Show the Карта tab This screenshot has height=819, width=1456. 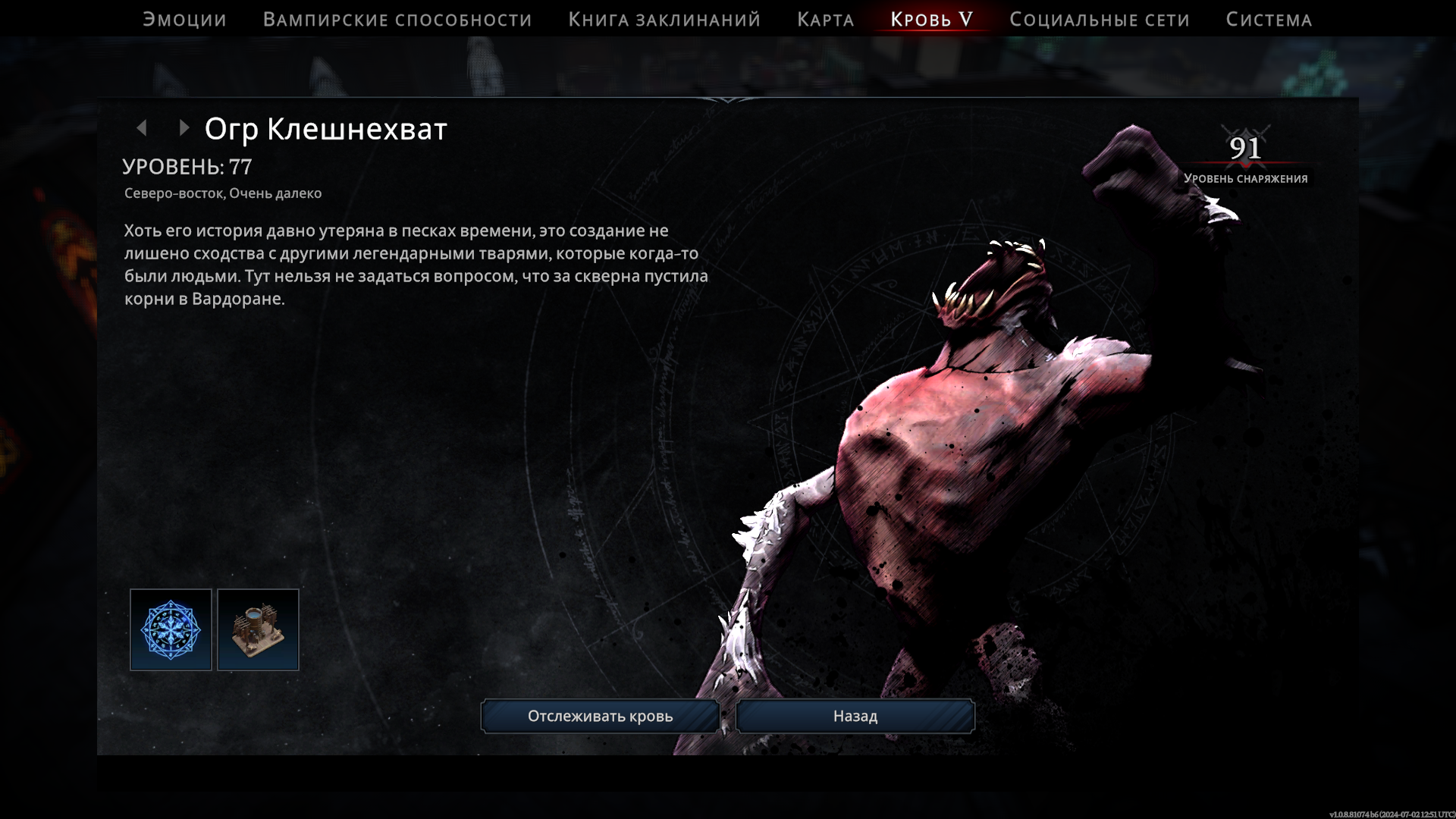point(825,20)
